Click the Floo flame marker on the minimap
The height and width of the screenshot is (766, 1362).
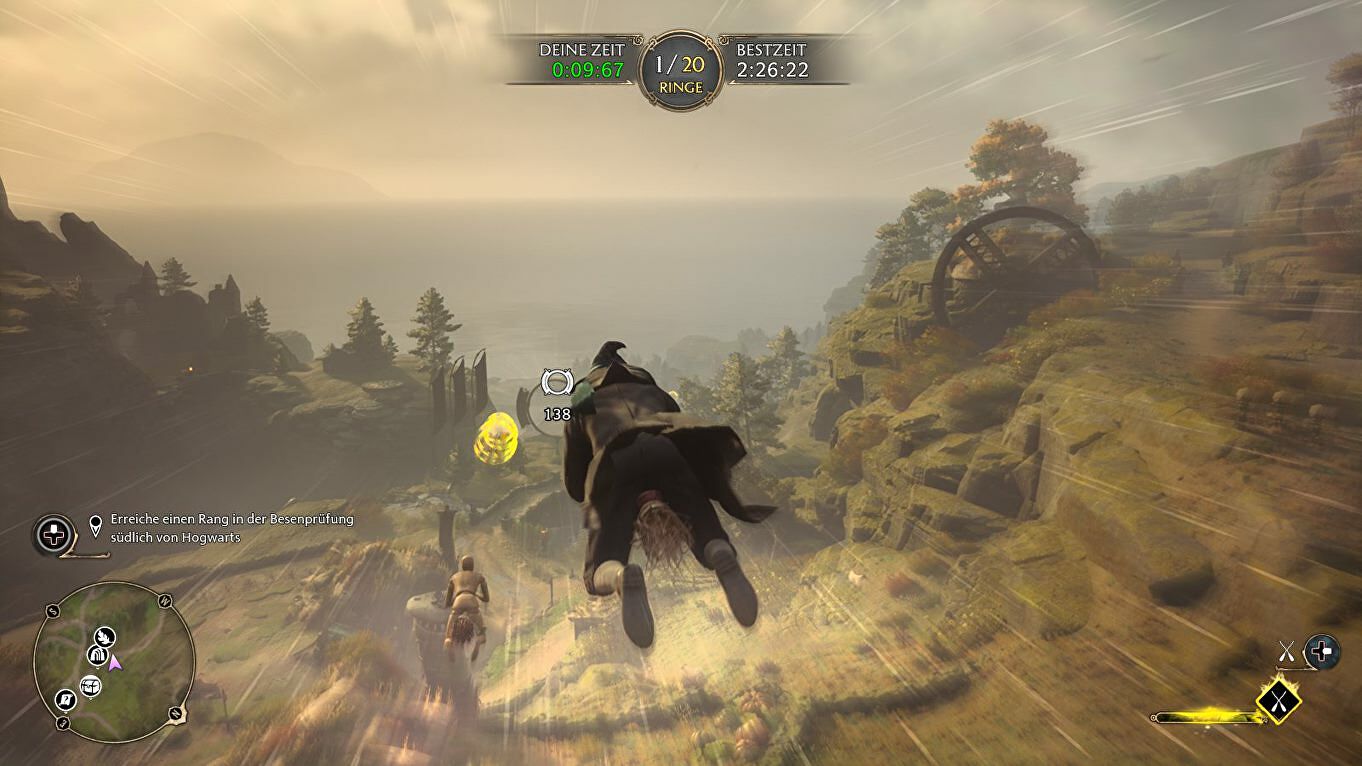[103, 636]
